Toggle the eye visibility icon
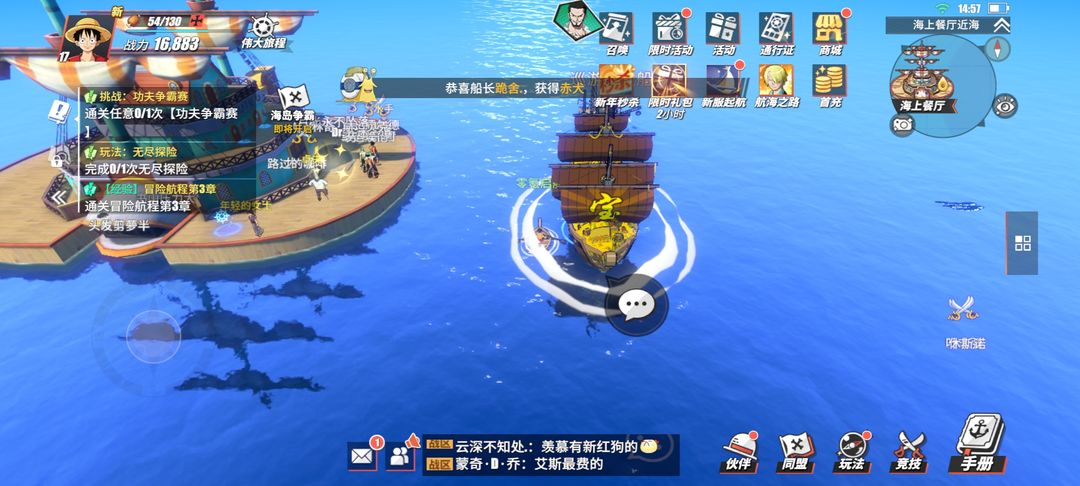This screenshot has height=486, width=1080. coord(1005,105)
